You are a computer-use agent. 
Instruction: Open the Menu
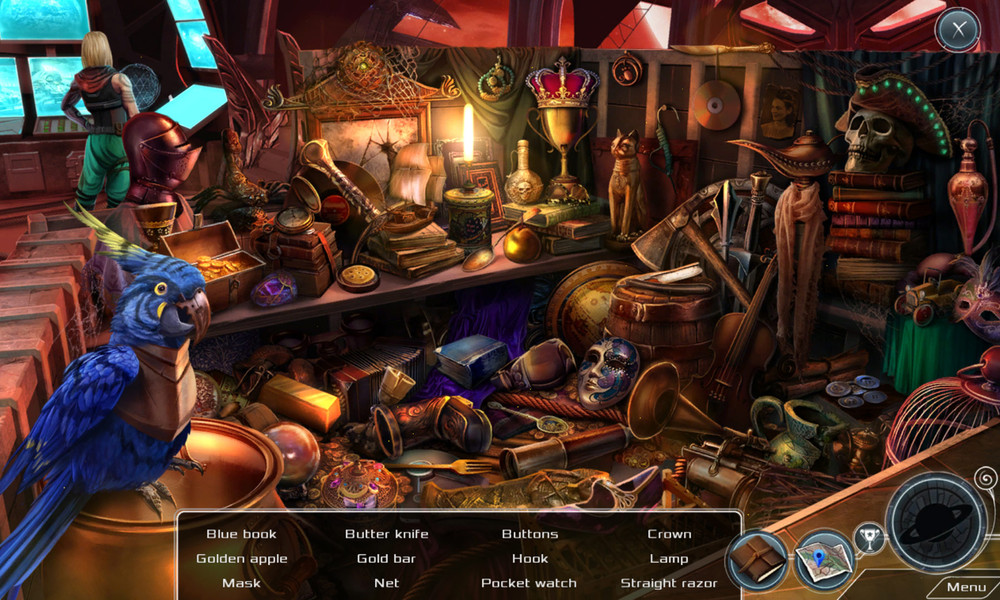[965, 587]
